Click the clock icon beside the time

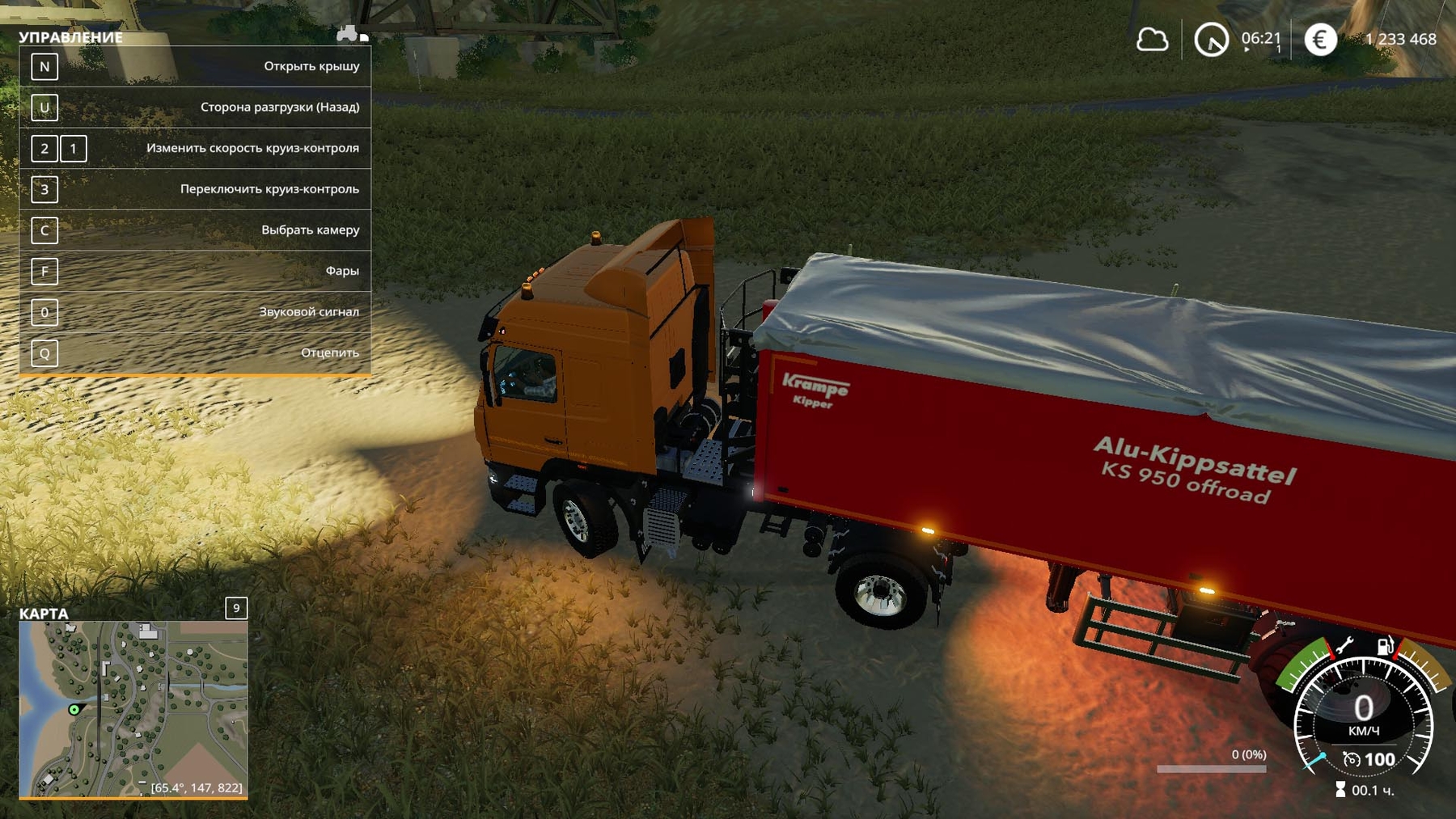click(1211, 40)
